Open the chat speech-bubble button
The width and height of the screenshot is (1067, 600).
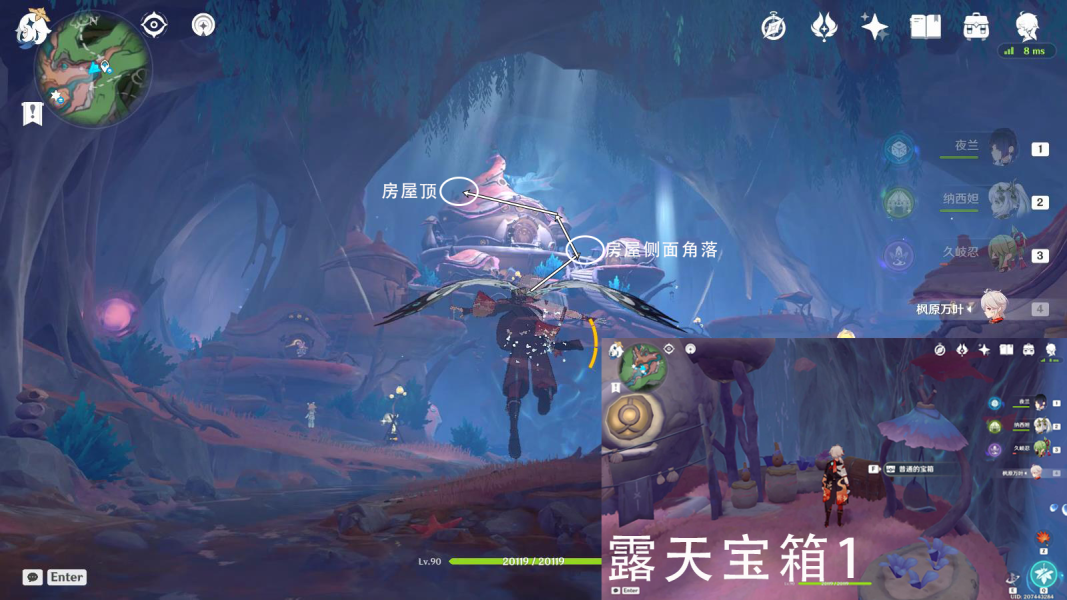point(32,577)
